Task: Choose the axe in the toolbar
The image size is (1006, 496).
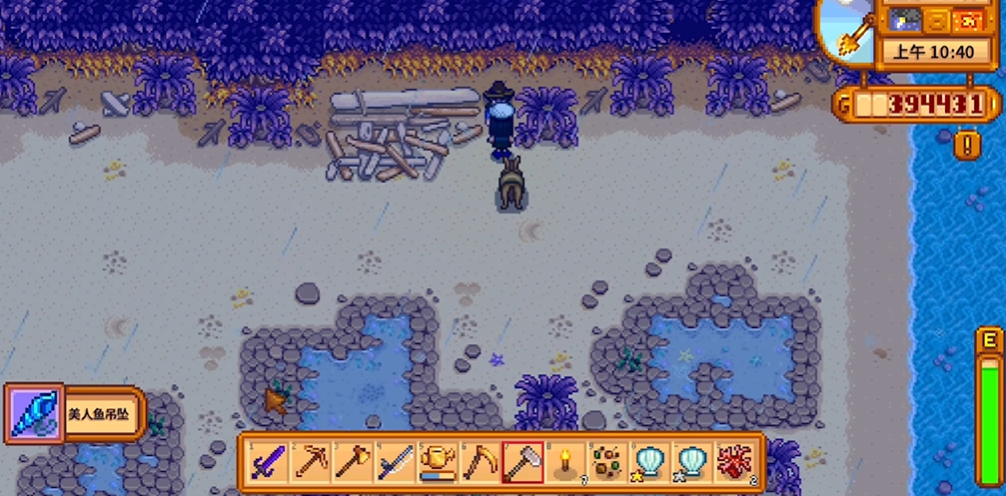Action: (352, 462)
